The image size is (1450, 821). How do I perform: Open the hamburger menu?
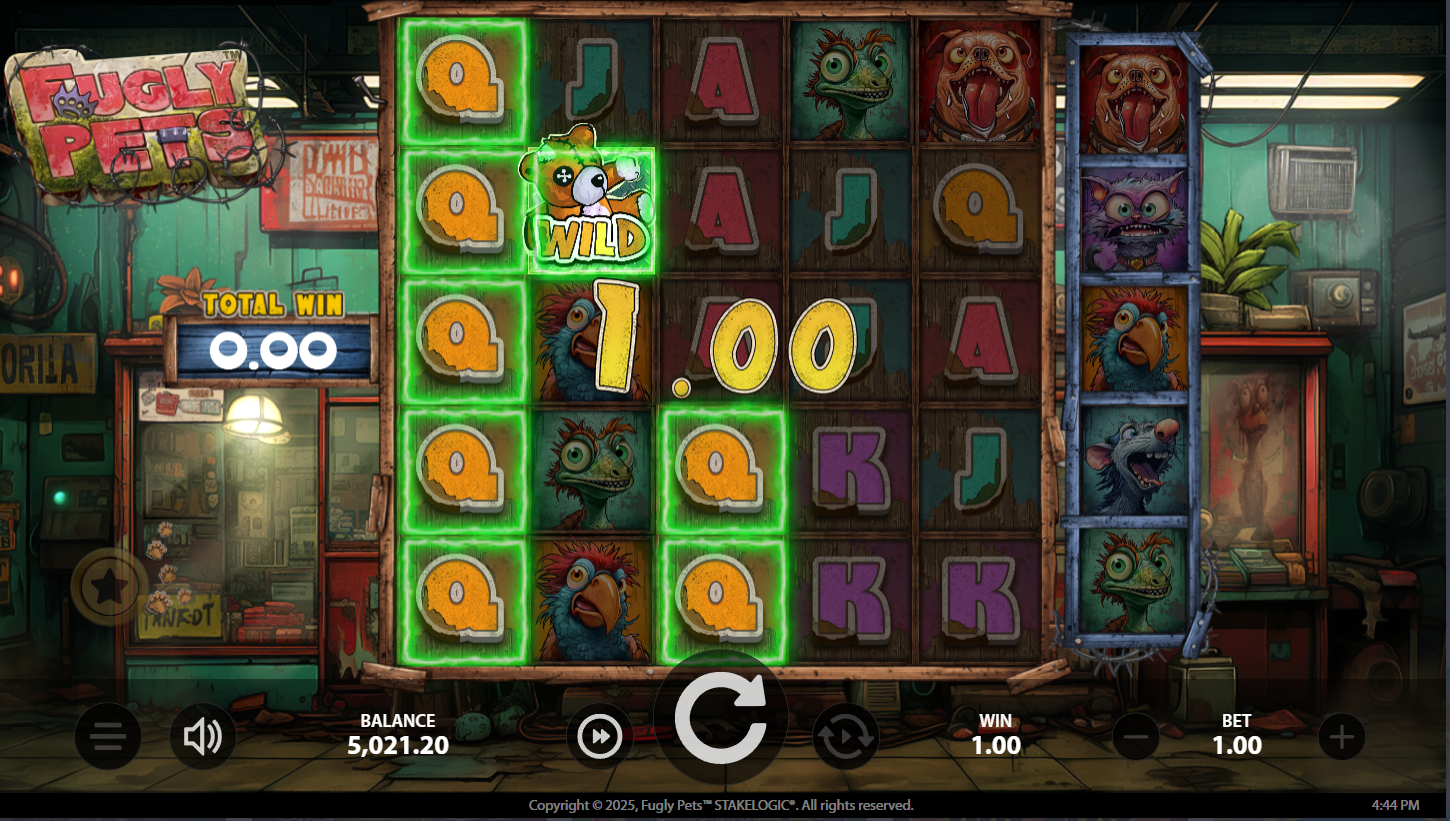click(x=108, y=738)
